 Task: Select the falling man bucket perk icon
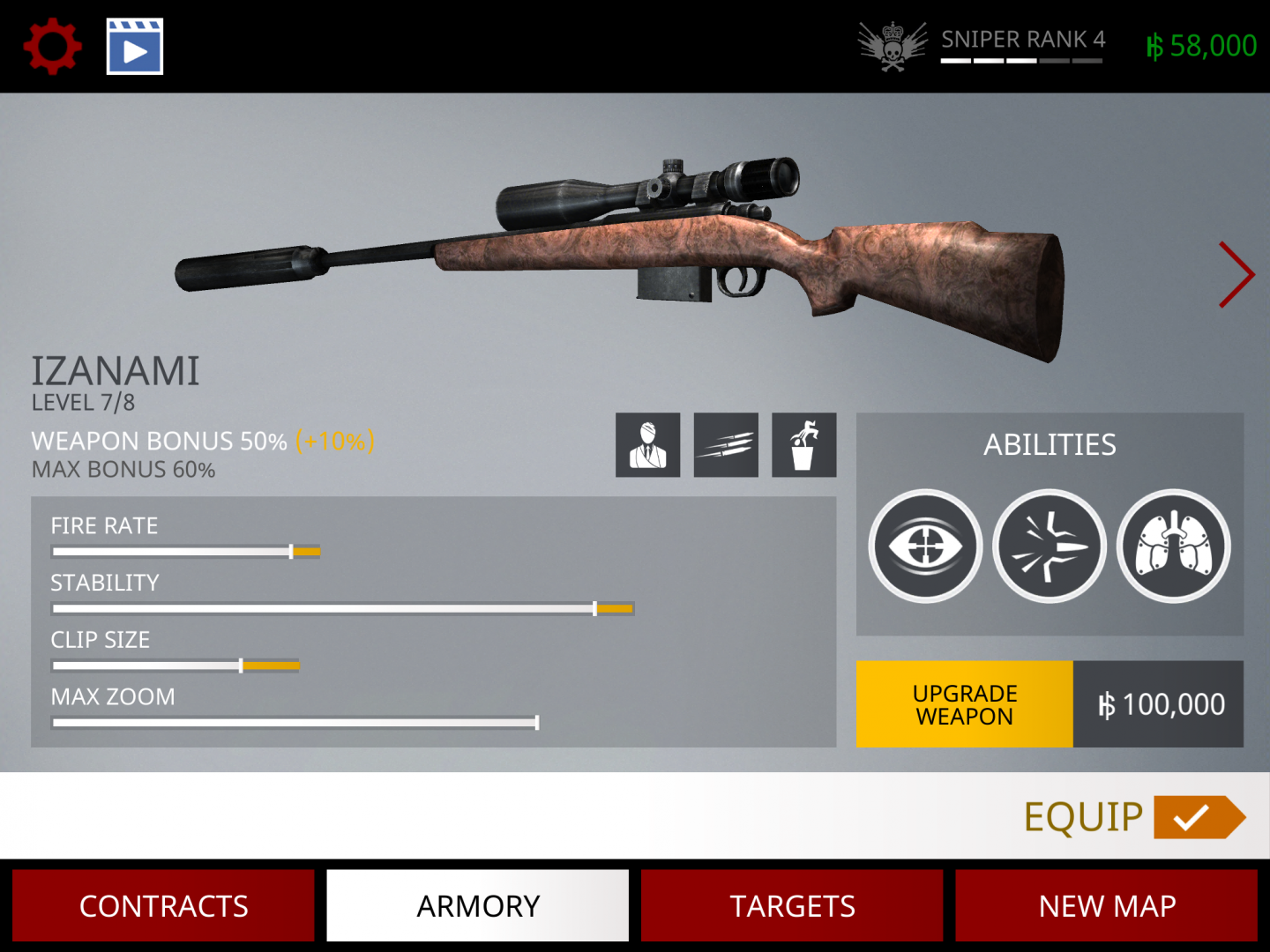803,445
